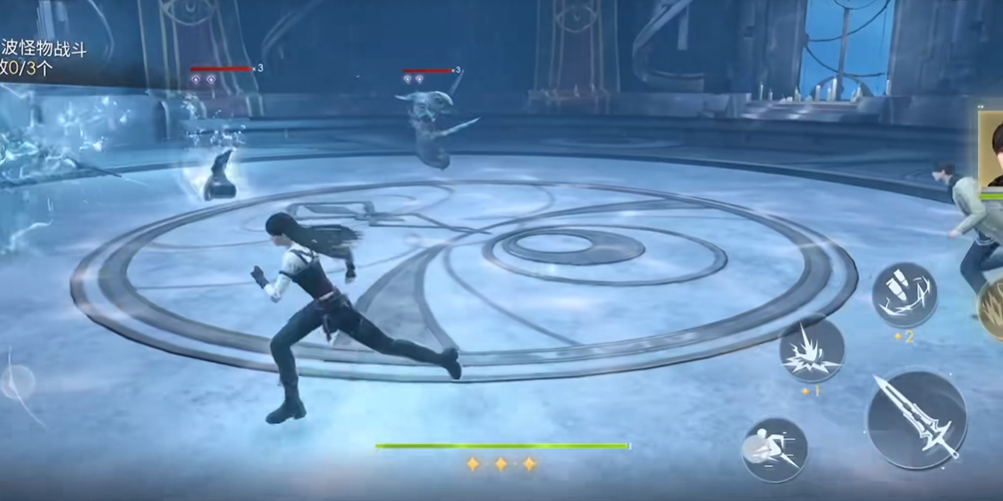Tap the sword basic attack button
Screen dimensions: 1003x501
[x=916, y=420]
